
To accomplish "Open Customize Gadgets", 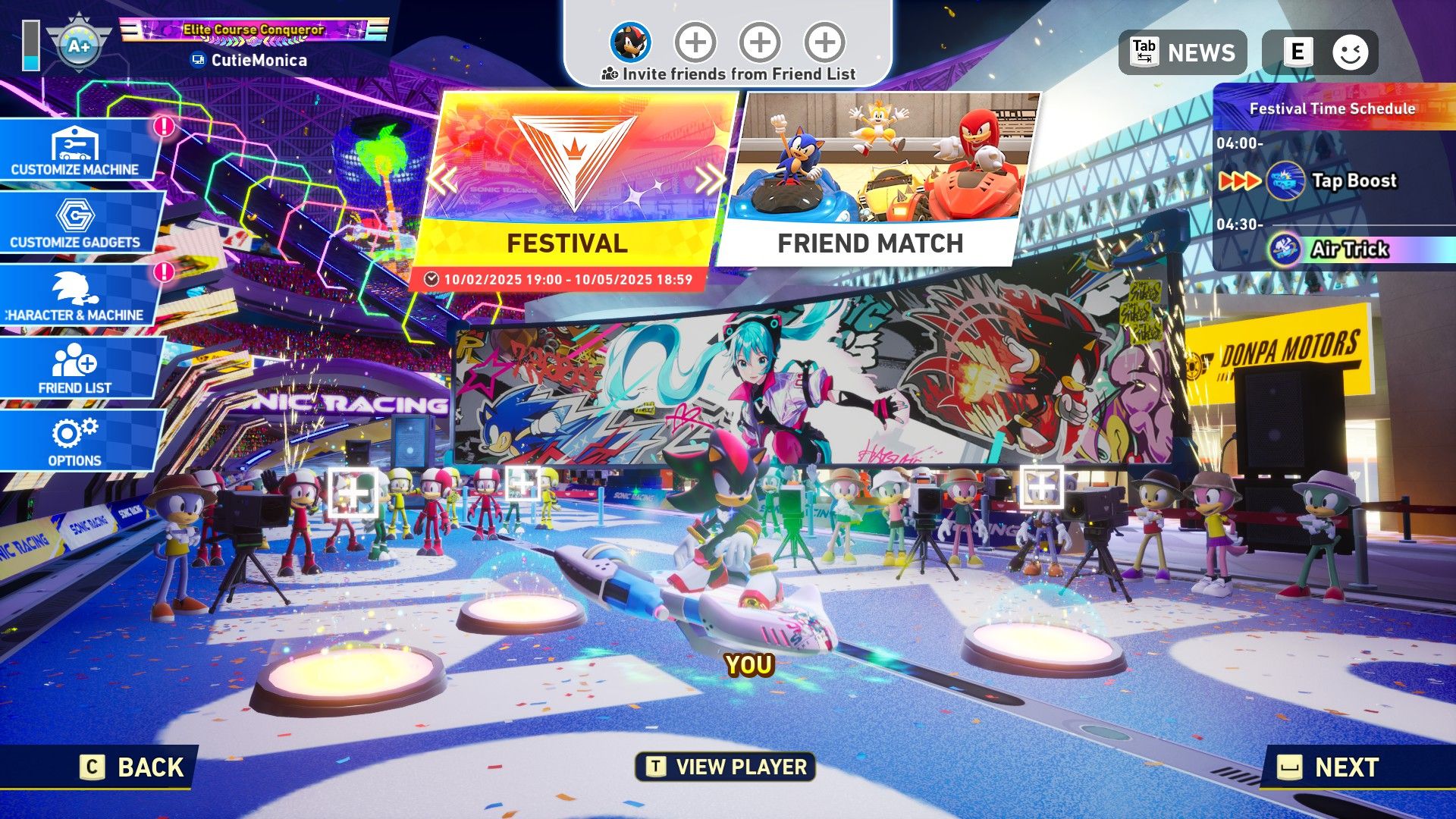I will [76, 222].
